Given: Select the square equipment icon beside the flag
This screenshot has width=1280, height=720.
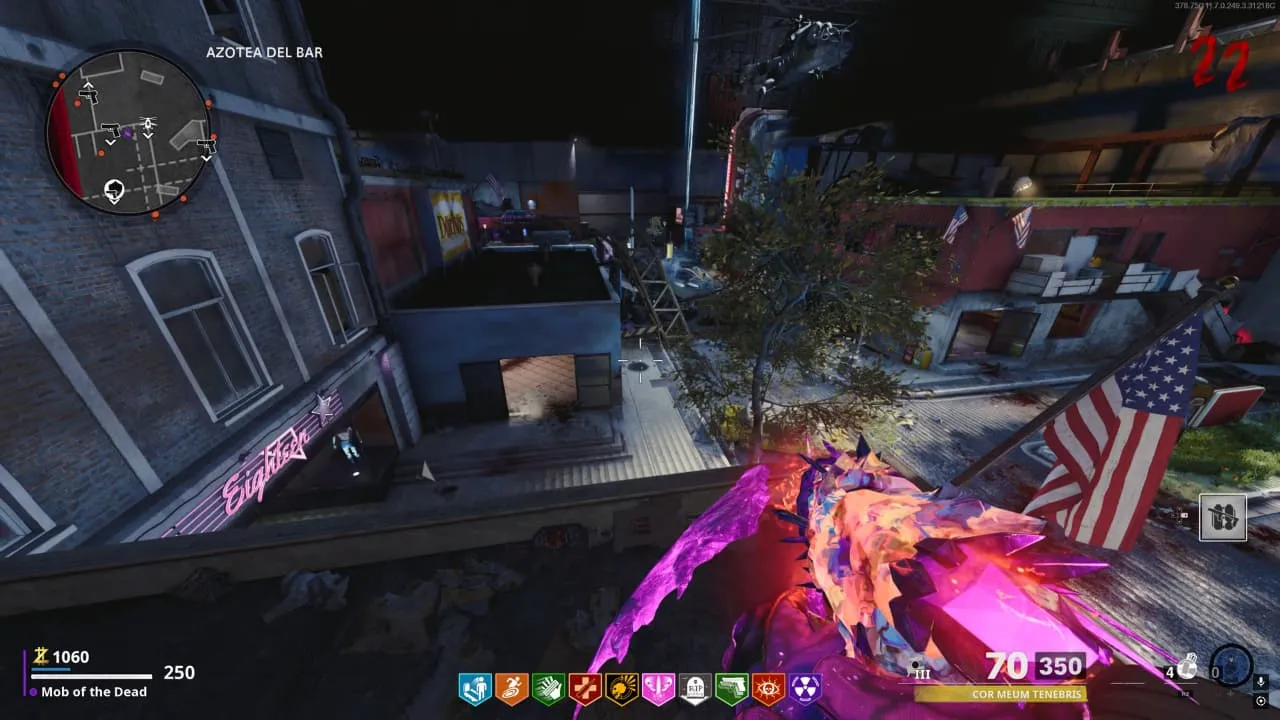Looking at the screenshot, I should pos(1223,517).
